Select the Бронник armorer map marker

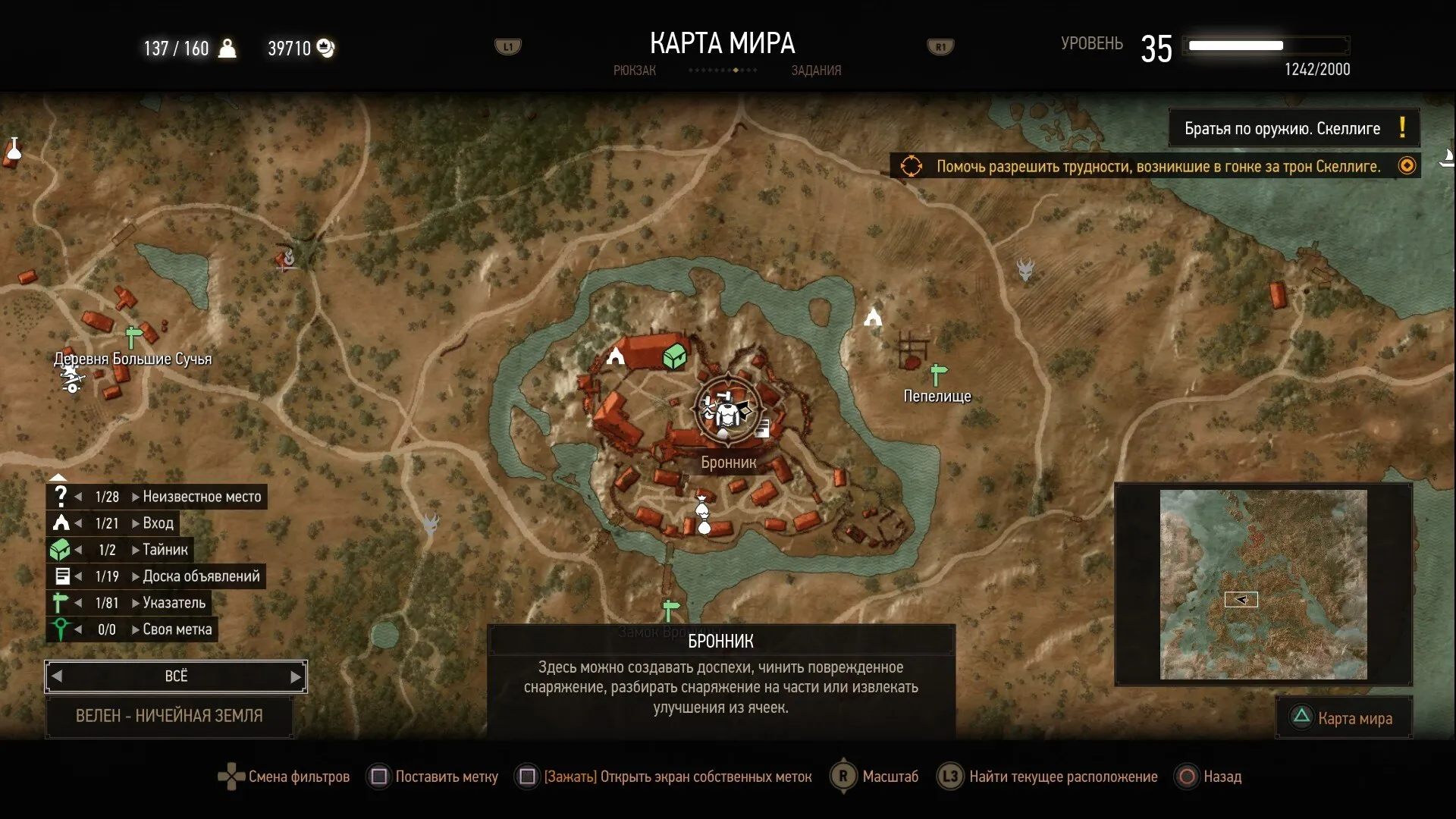728,411
